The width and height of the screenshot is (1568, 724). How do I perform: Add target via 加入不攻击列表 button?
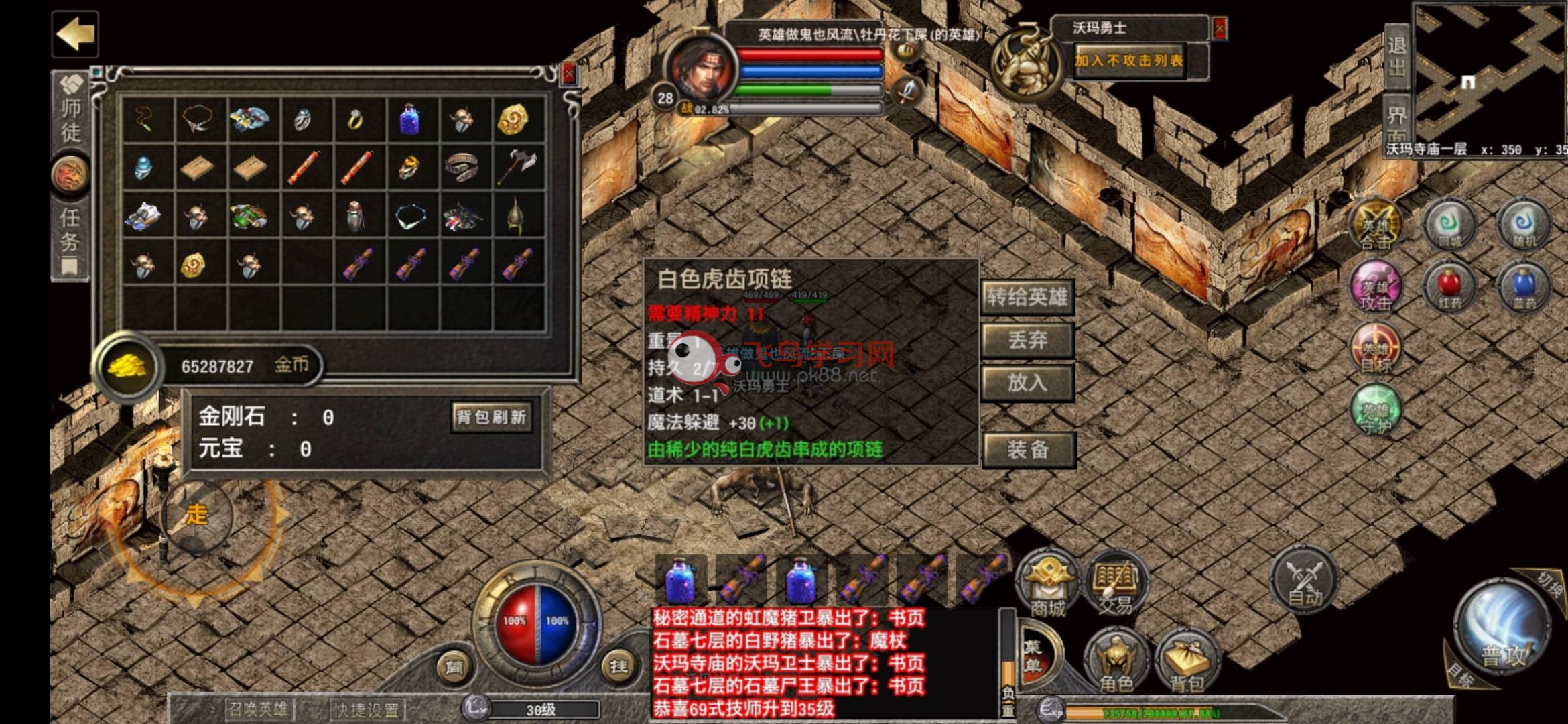[1129, 61]
